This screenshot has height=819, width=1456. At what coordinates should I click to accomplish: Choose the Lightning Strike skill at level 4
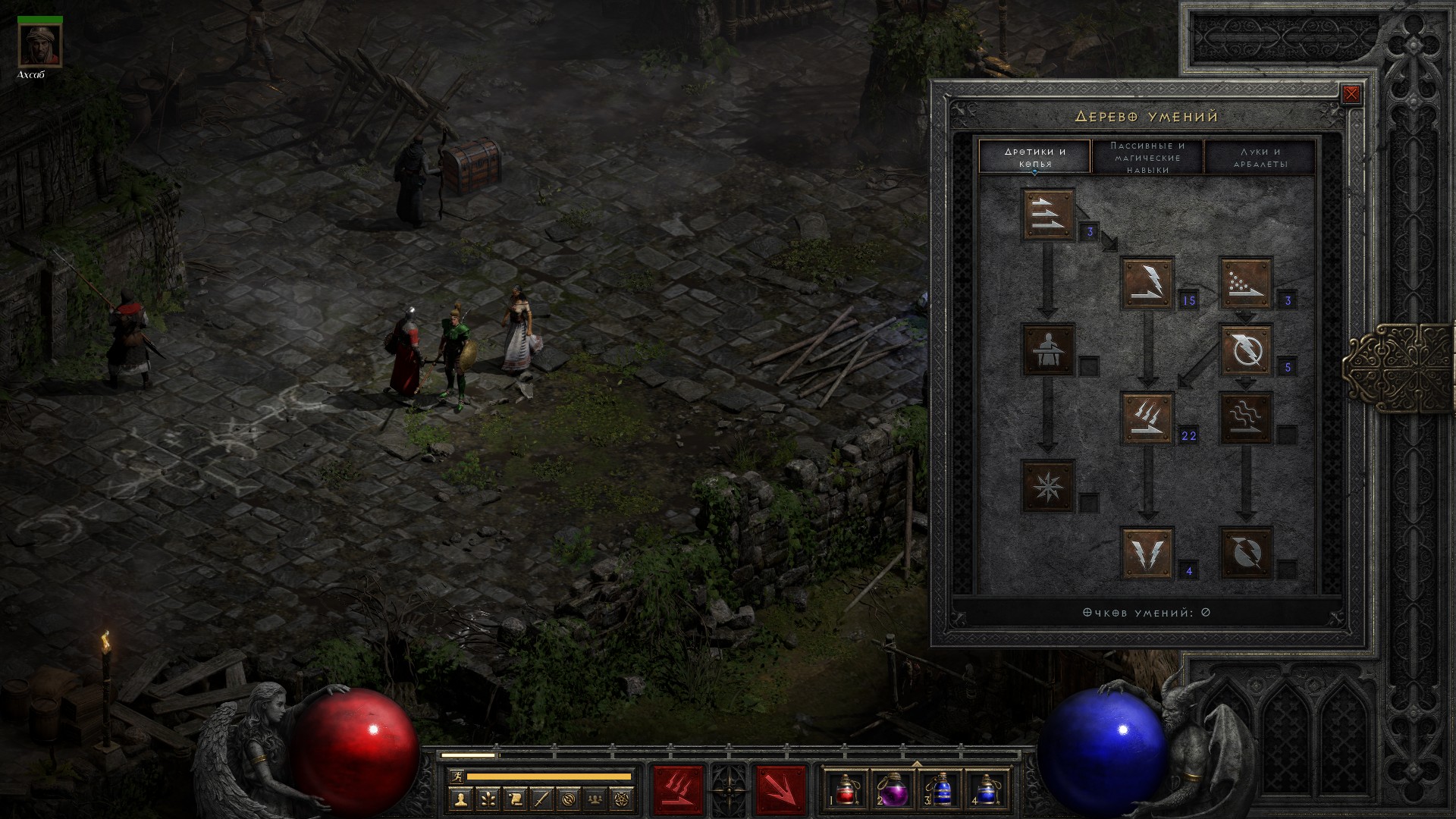coord(1147,553)
